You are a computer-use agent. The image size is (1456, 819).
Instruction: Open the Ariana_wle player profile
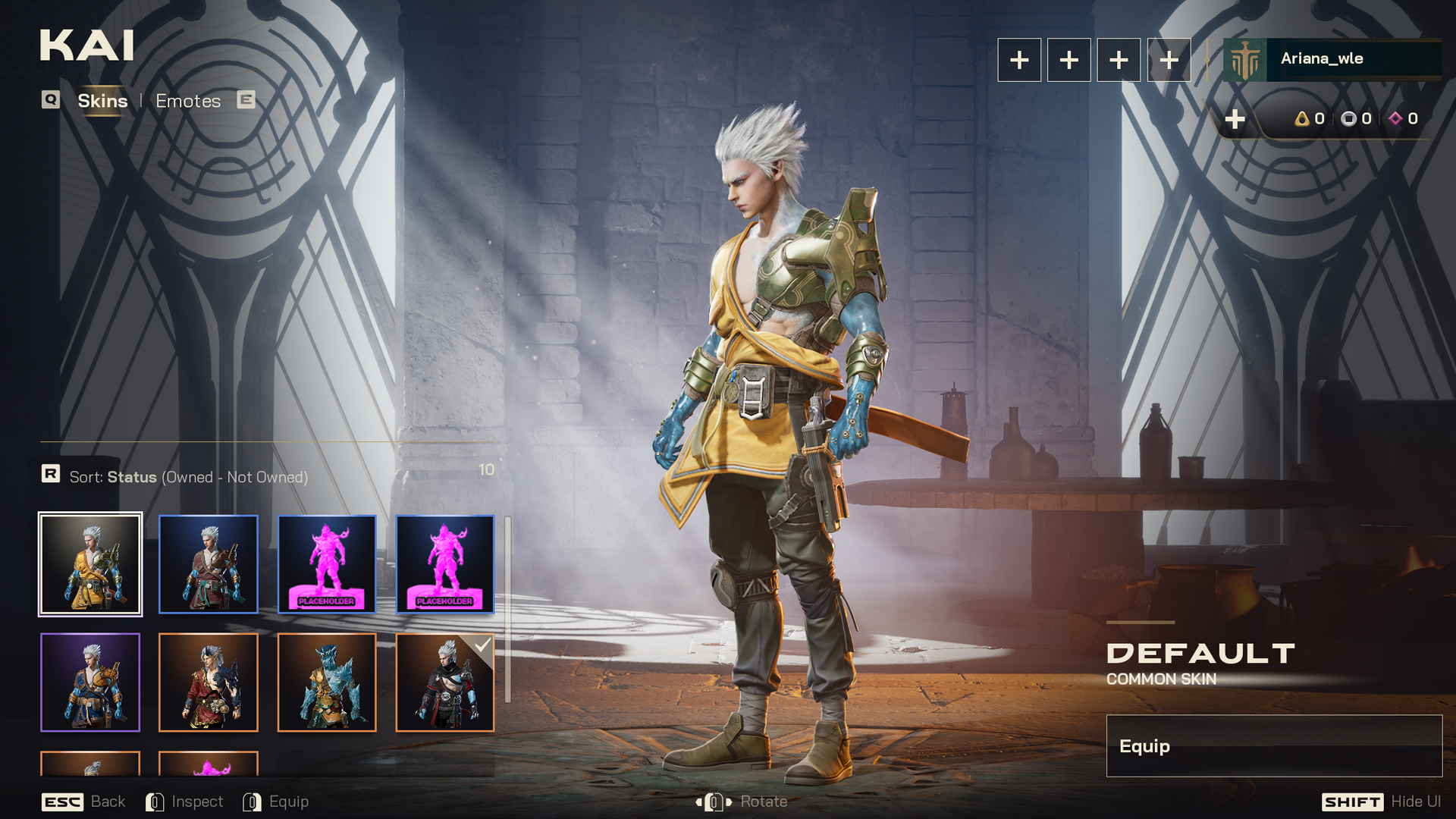(1332, 59)
